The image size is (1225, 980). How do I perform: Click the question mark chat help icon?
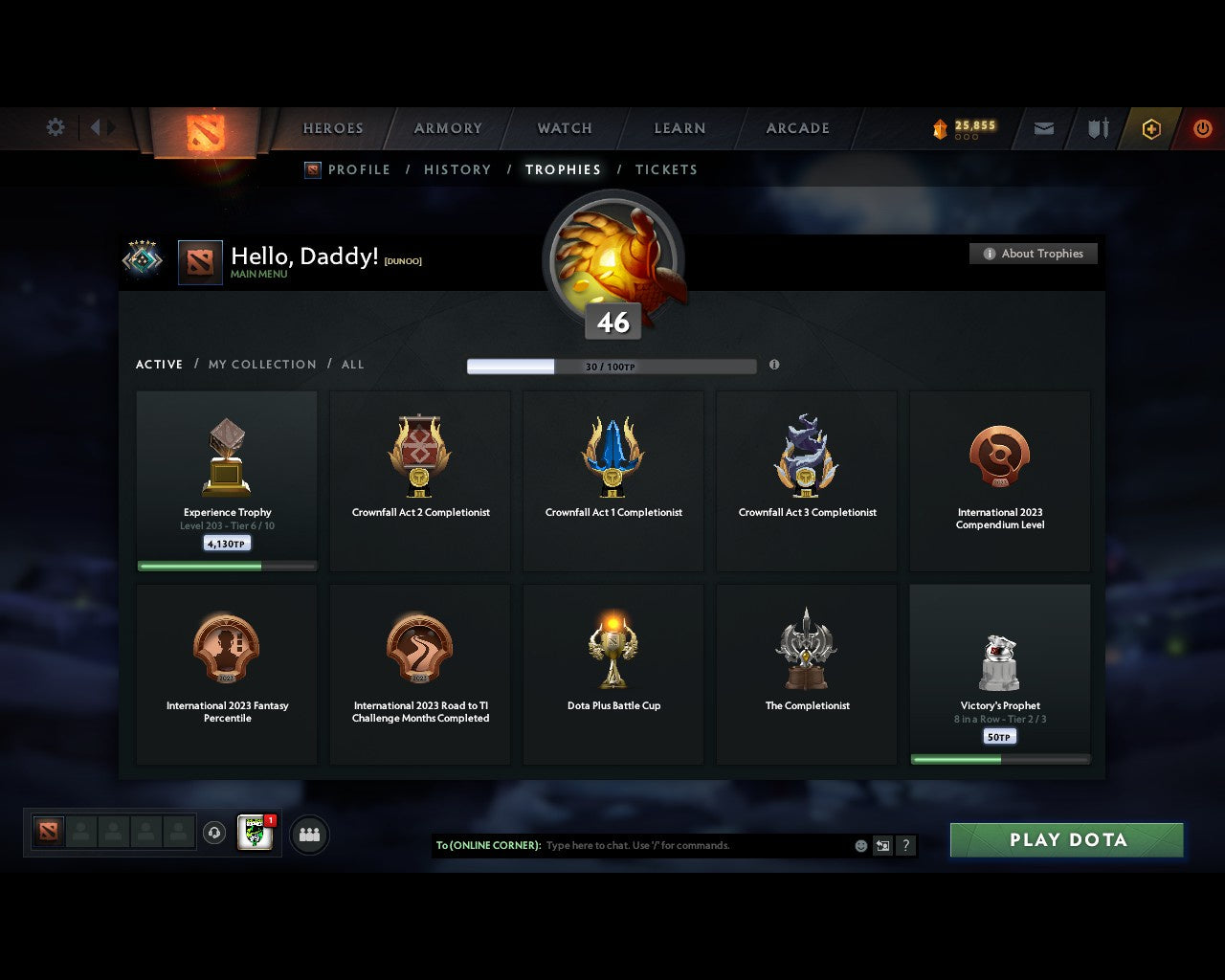tap(905, 845)
